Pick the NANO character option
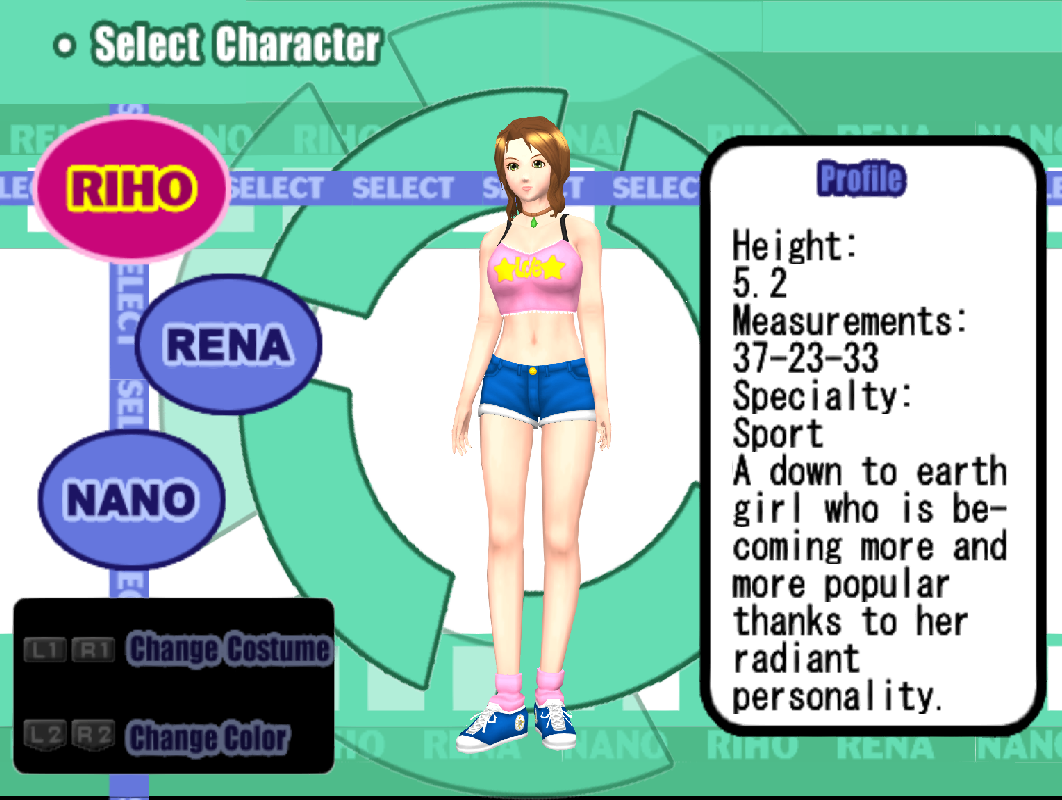 point(131,499)
